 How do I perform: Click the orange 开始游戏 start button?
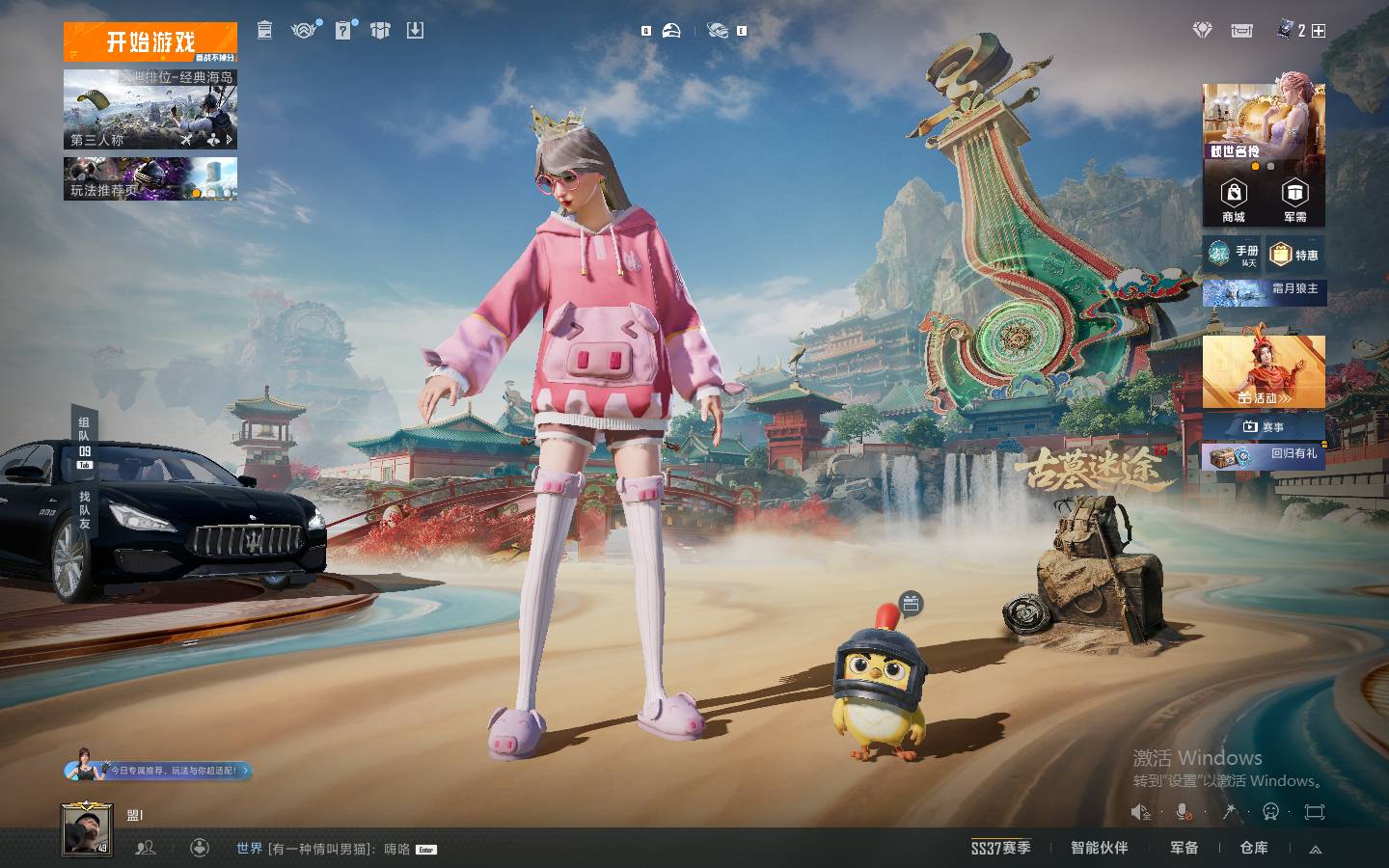click(x=150, y=41)
